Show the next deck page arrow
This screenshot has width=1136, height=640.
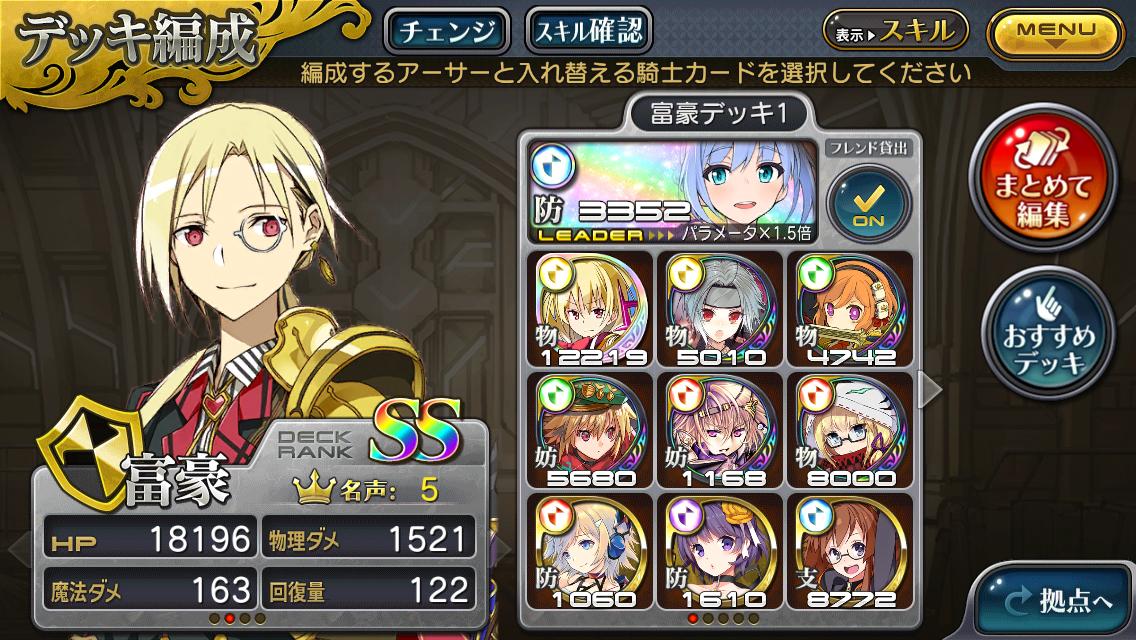(x=929, y=391)
